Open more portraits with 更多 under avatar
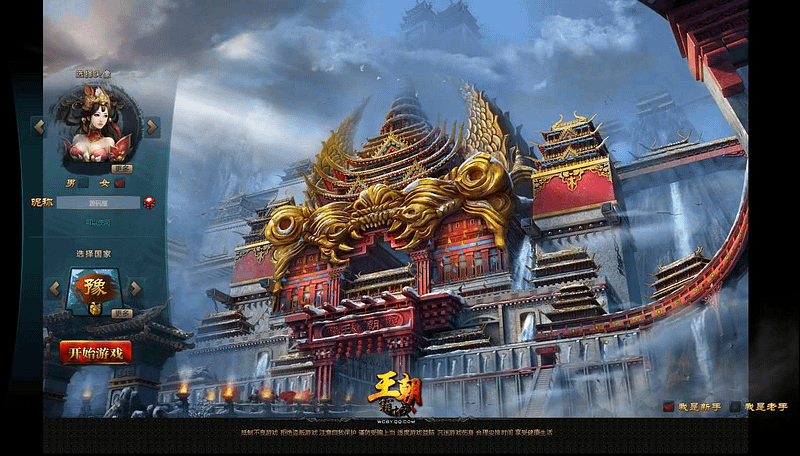 pos(122,169)
